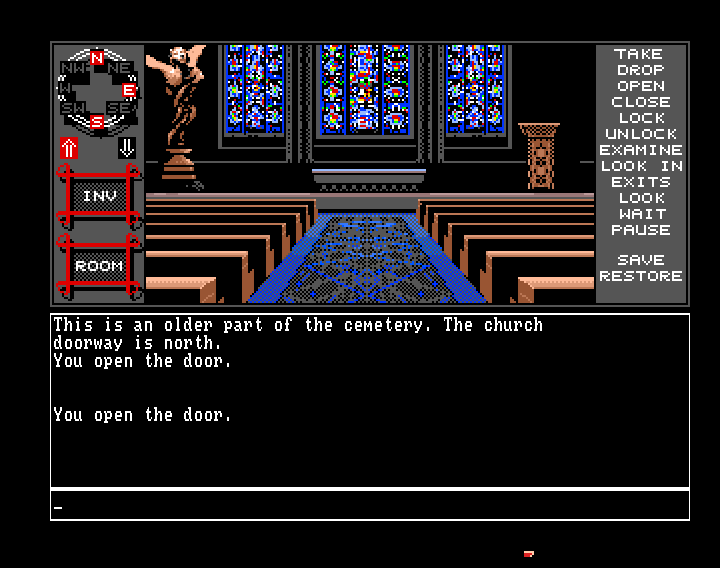
Task: Pause the game with PAUSE
Action: pos(640,230)
